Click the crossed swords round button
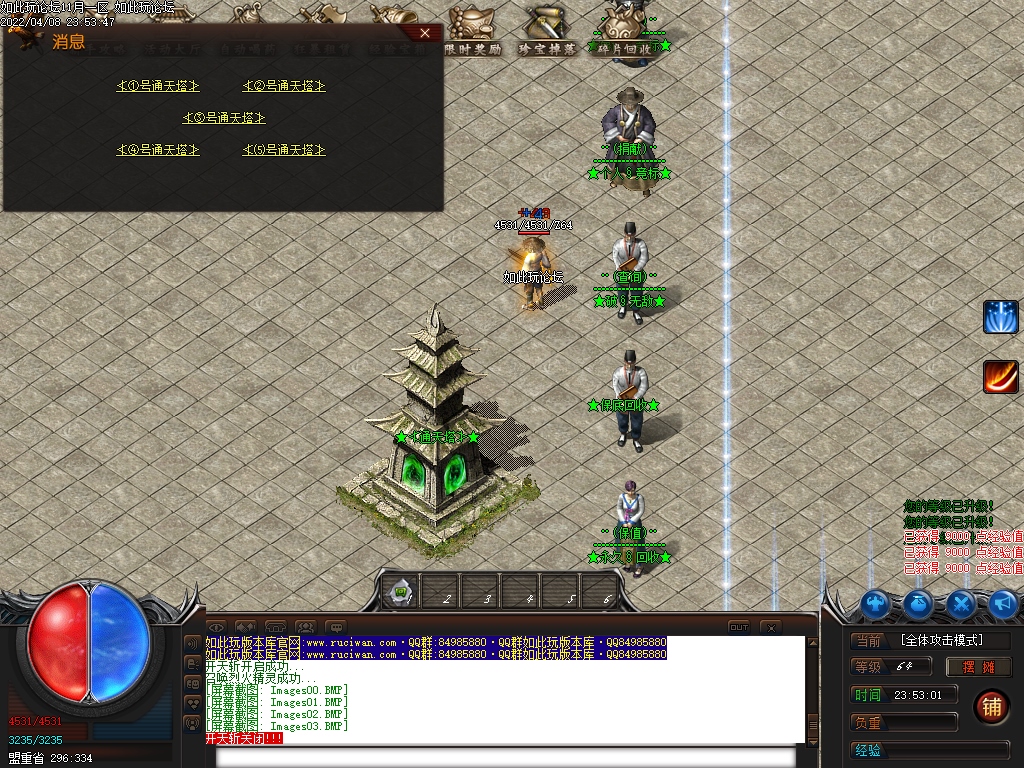The width and height of the screenshot is (1024, 768). click(x=961, y=604)
